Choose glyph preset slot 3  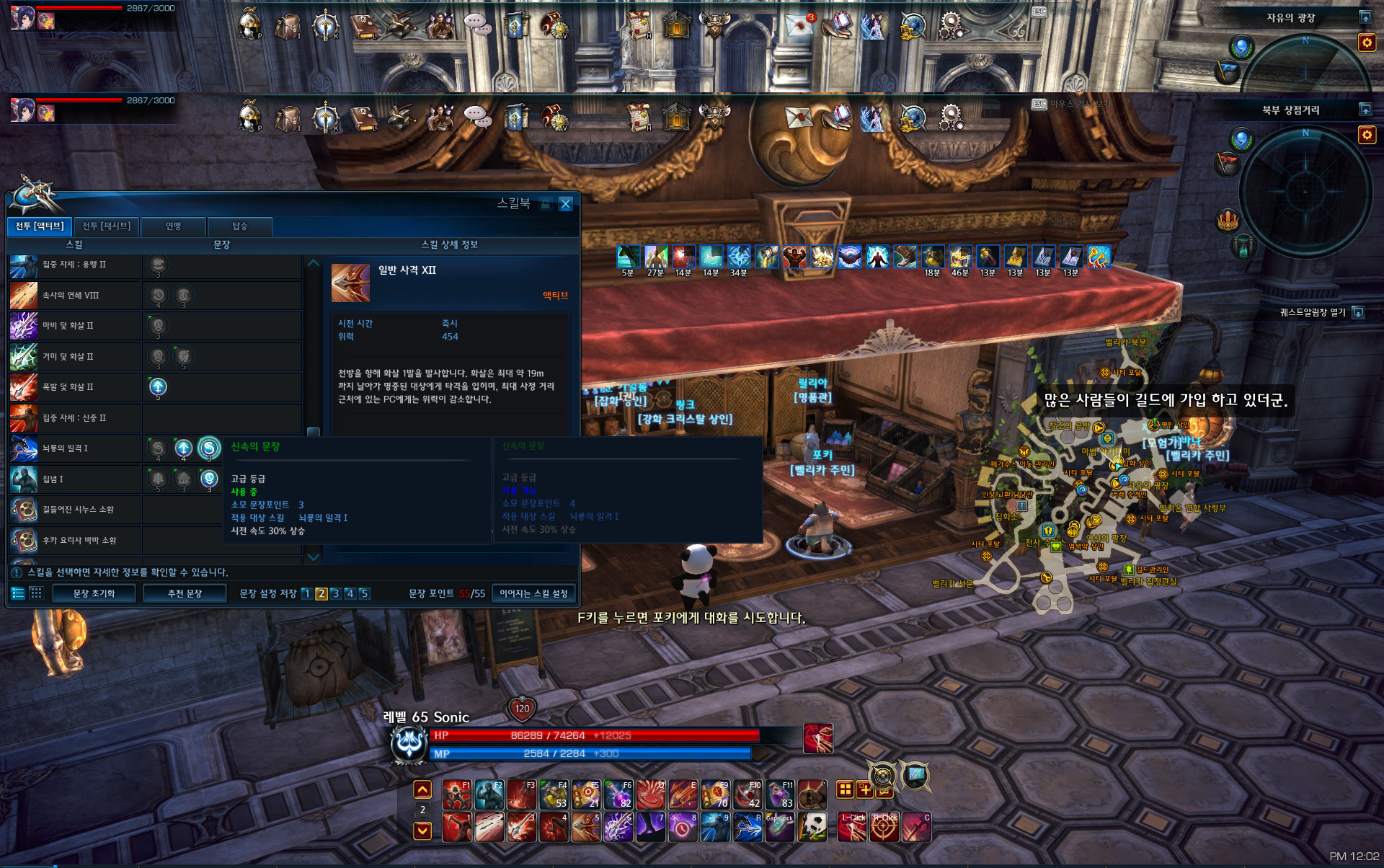[335, 593]
